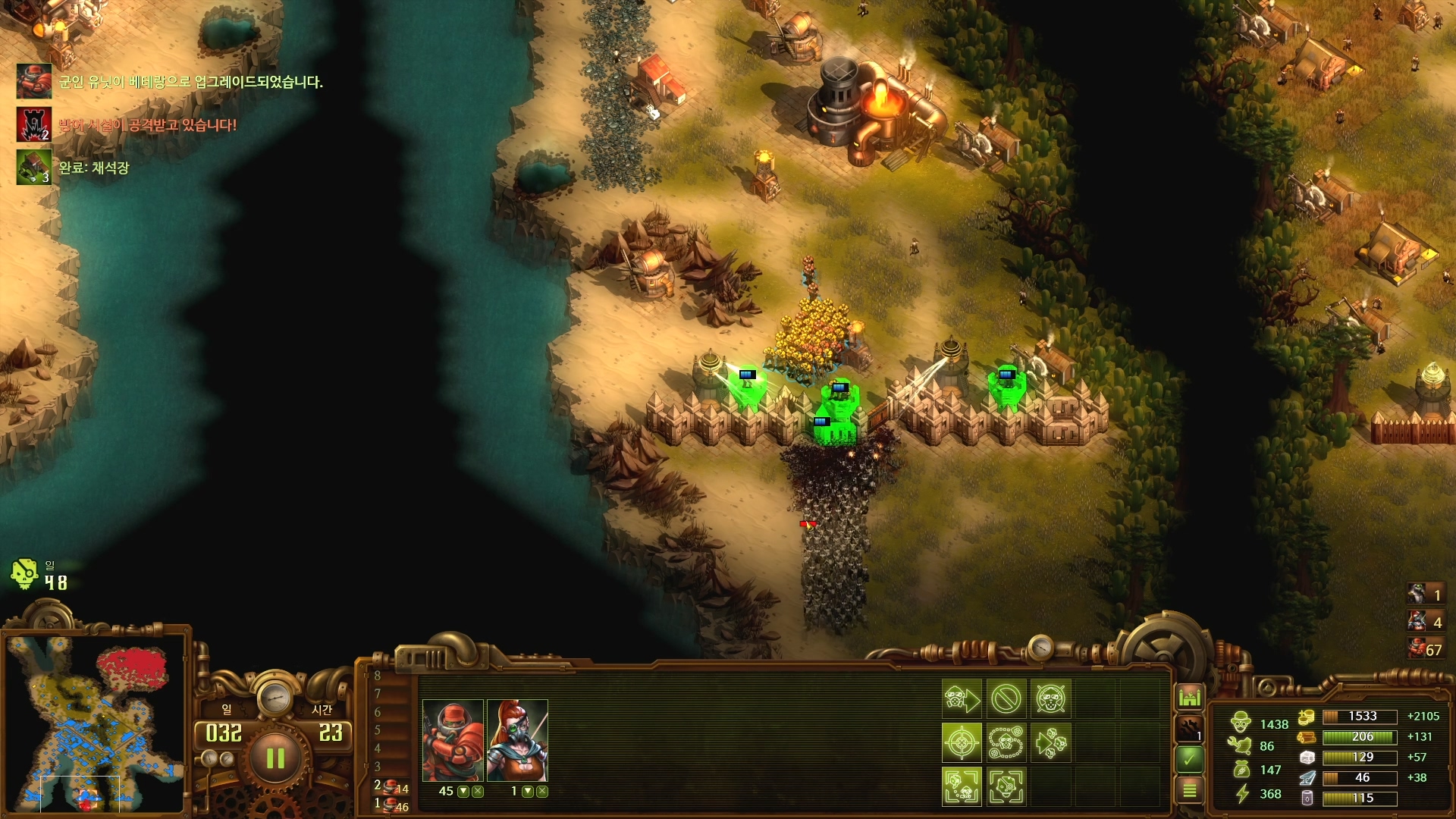Select the chase infected command
1456x819 pixels.
(x=1050, y=742)
